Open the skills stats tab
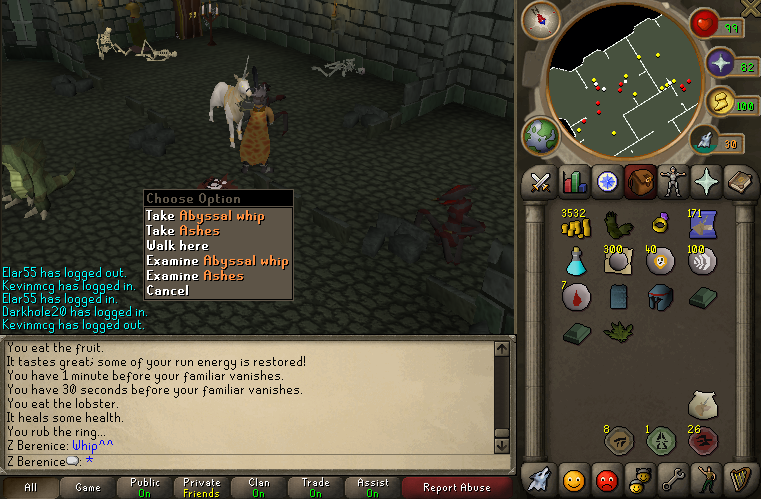Viewport: 761px width, 499px height. tap(573, 182)
